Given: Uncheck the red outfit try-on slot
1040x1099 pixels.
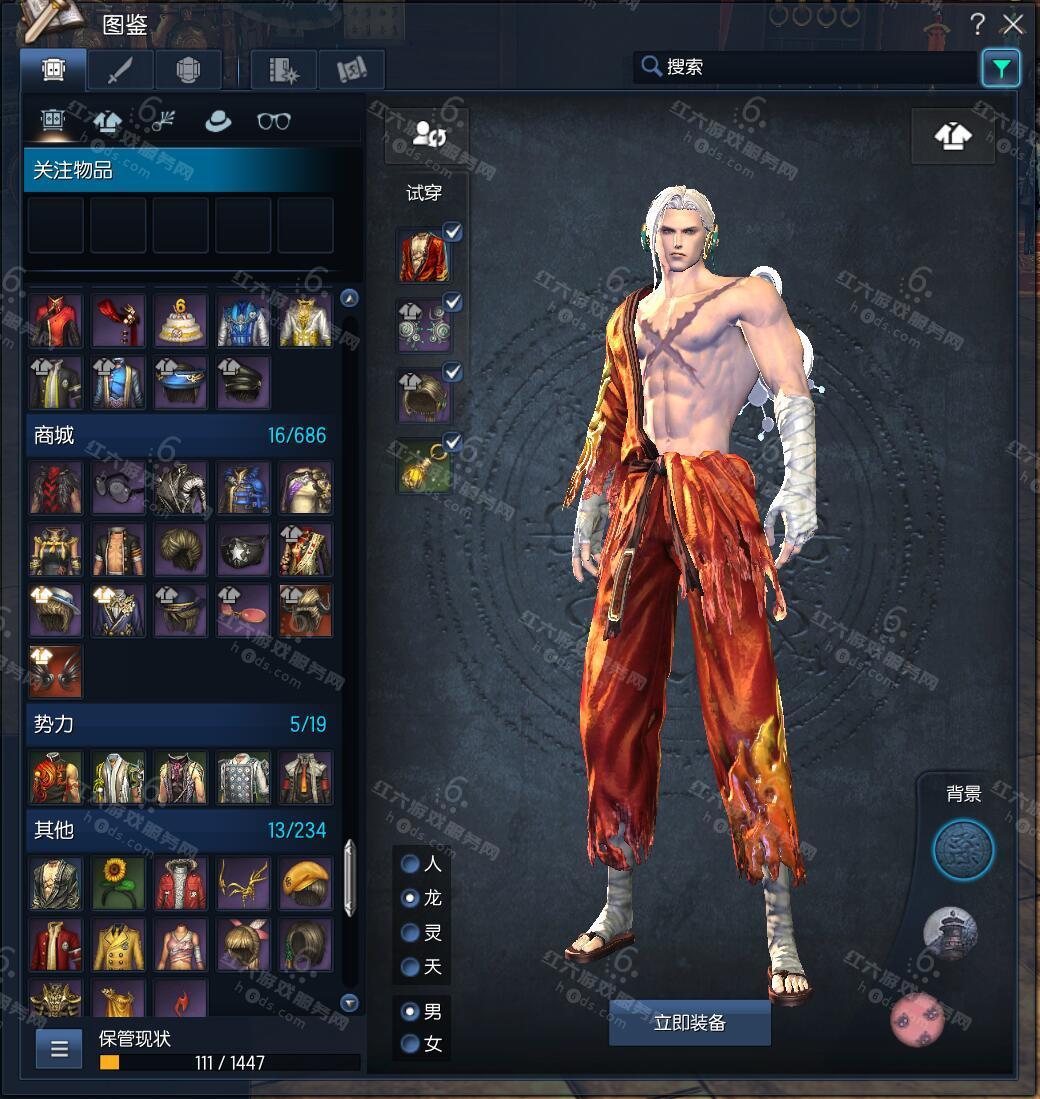Looking at the screenshot, I should coord(453,233).
